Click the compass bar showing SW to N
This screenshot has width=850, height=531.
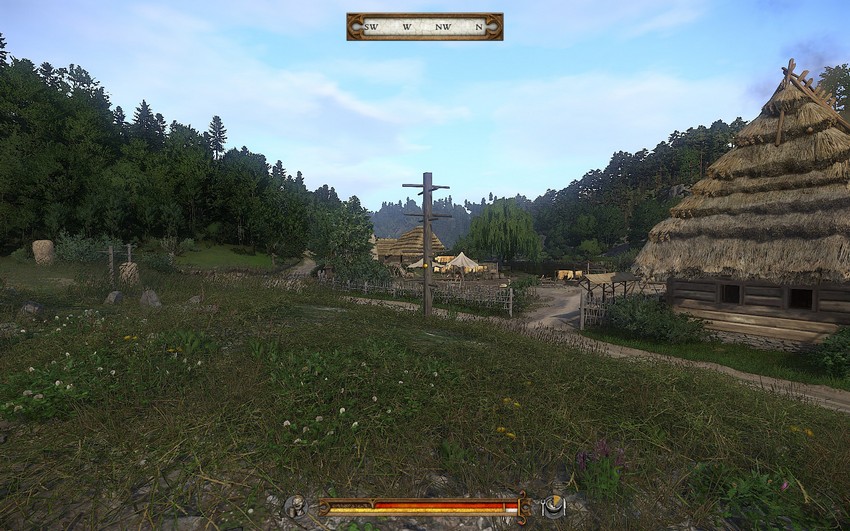pyautogui.click(x=424, y=26)
